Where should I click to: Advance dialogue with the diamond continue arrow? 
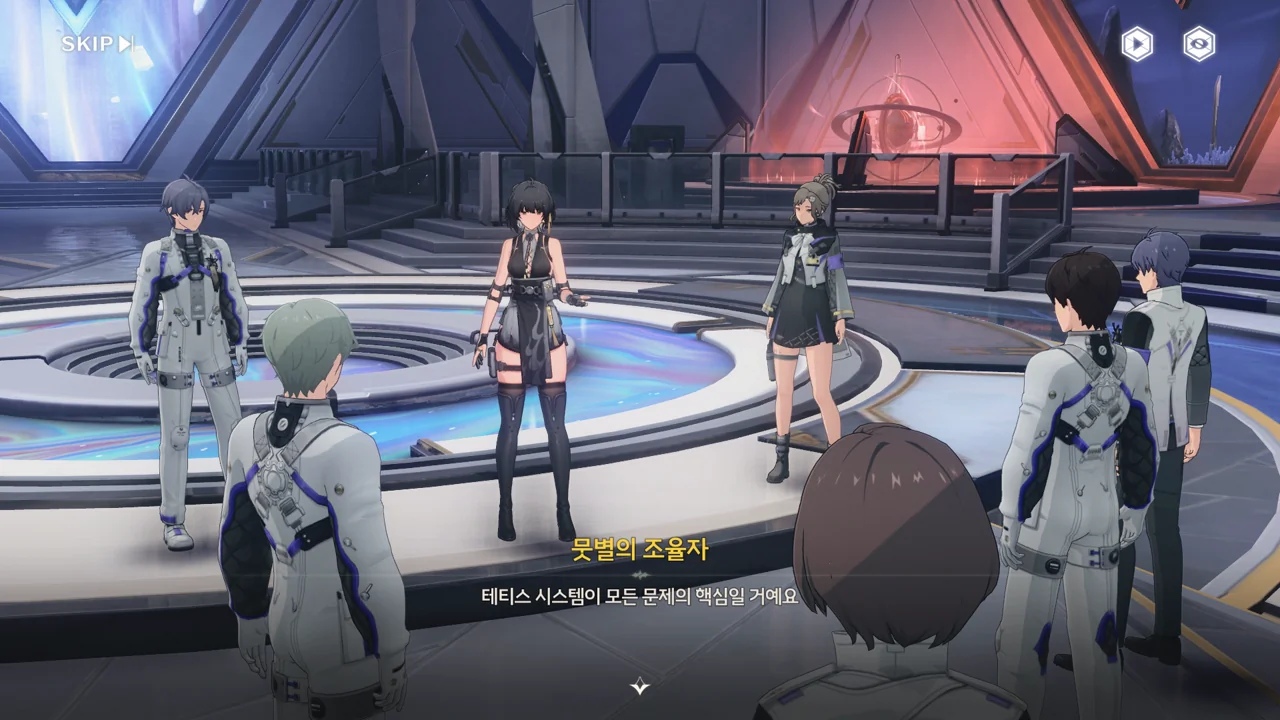[640, 686]
